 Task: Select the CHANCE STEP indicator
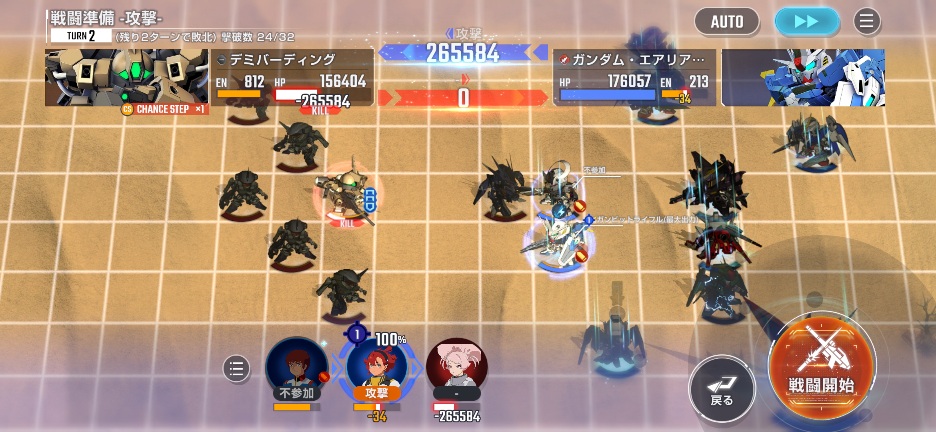pyautogui.click(x=163, y=109)
